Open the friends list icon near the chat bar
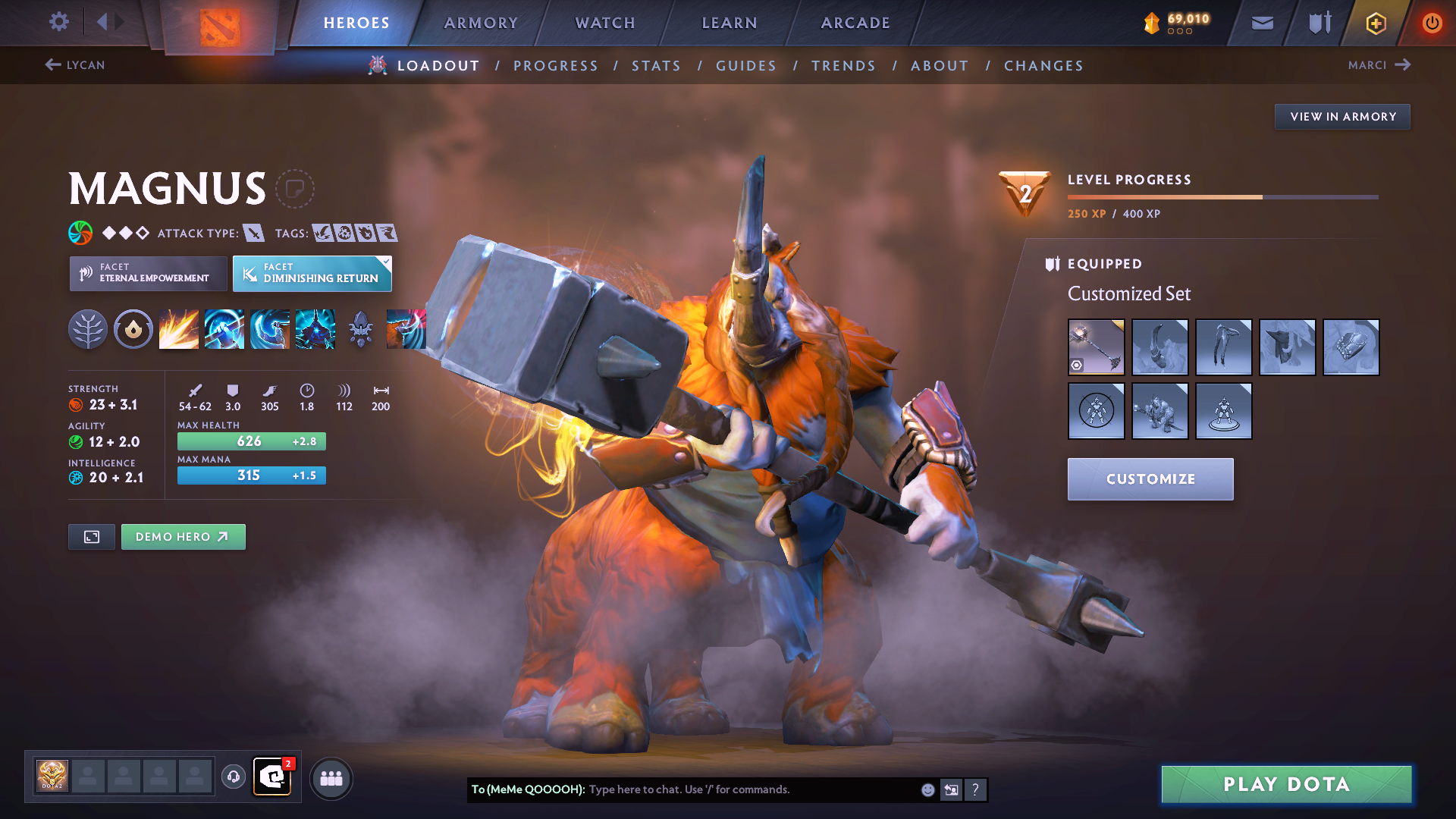Screen dimensions: 1456x819 point(331,777)
